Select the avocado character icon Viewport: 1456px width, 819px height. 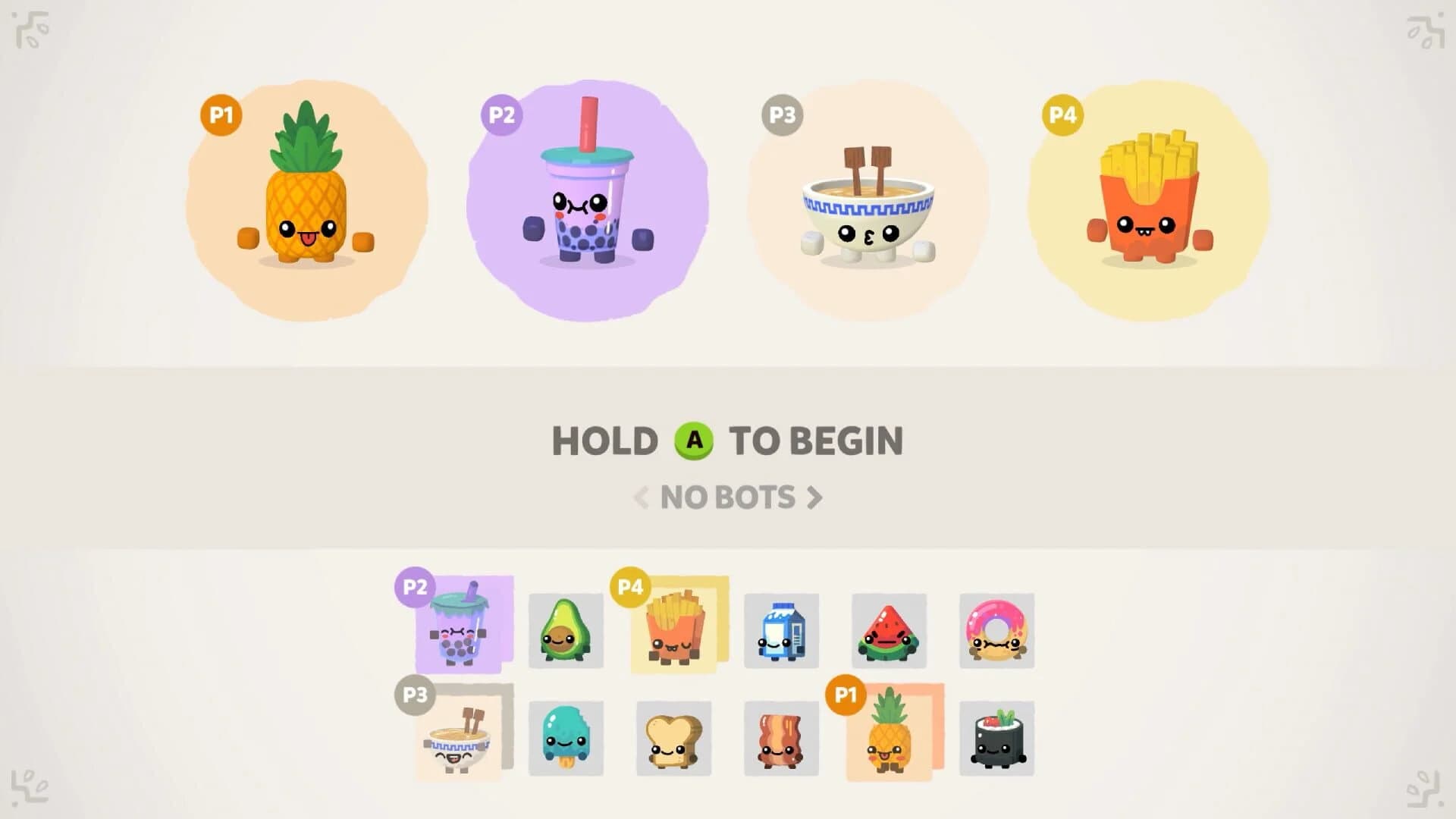[x=566, y=632]
